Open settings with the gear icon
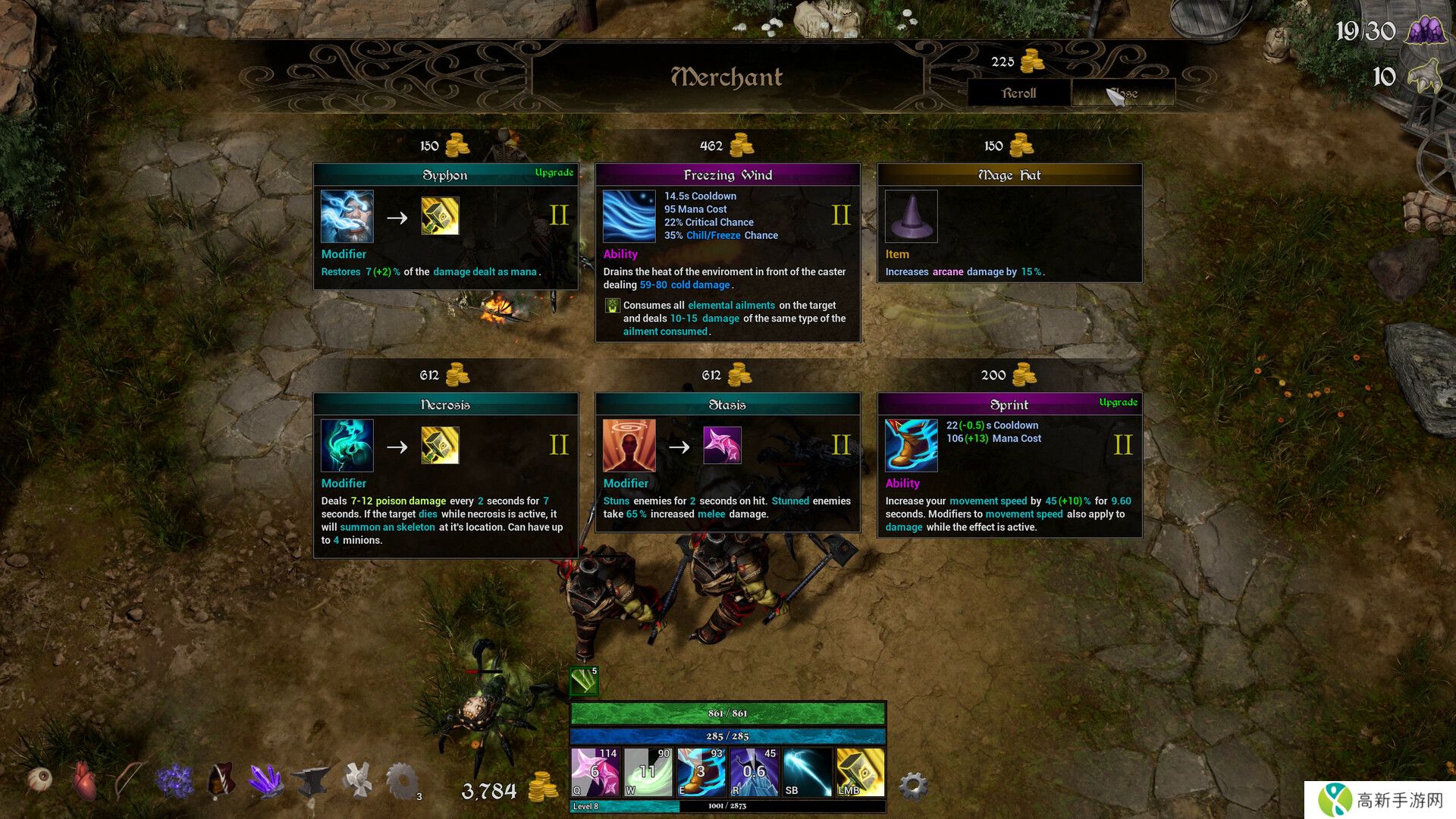Viewport: 1456px width, 819px height. (913, 786)
